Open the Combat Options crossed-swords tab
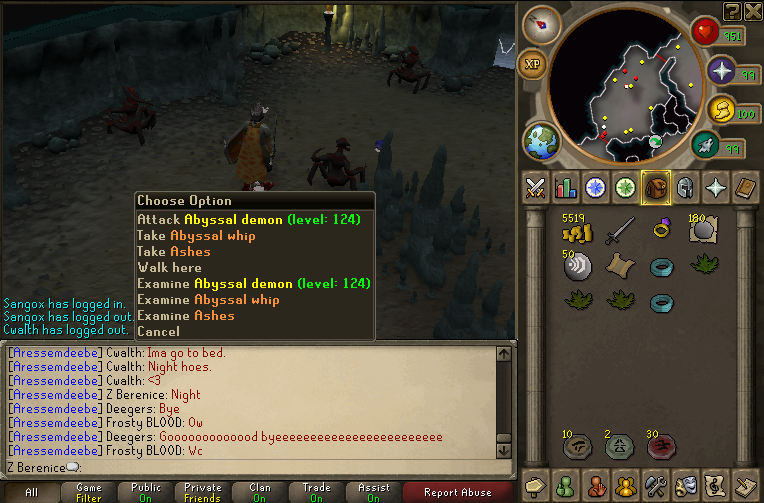Viewport: 764px width, 503px height. point(535,187)
